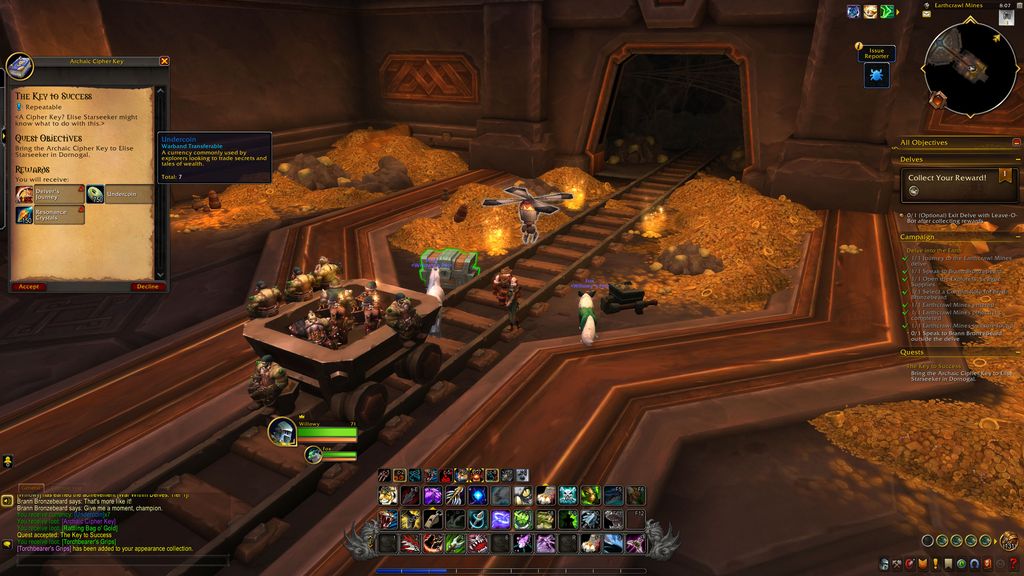Open the mail envelope icon by minimap
The height and width of the screenshot is (576, 1024).
(x=926, y=14)
